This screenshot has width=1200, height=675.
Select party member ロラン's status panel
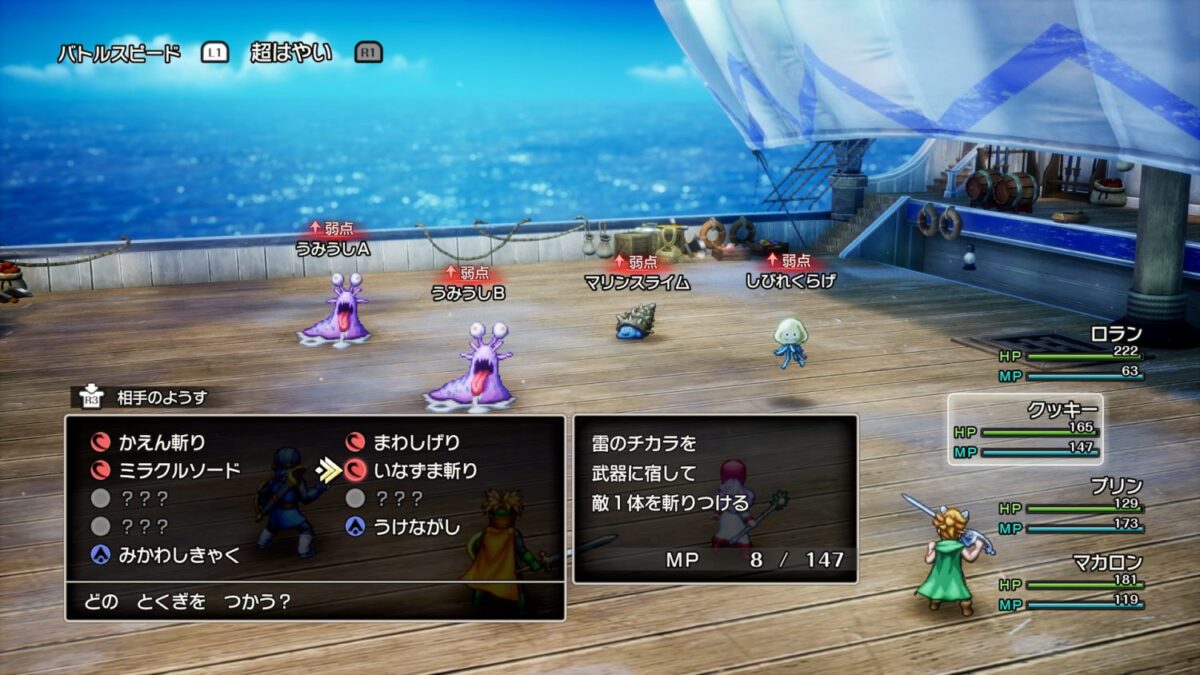click(x=1071, y=354)
